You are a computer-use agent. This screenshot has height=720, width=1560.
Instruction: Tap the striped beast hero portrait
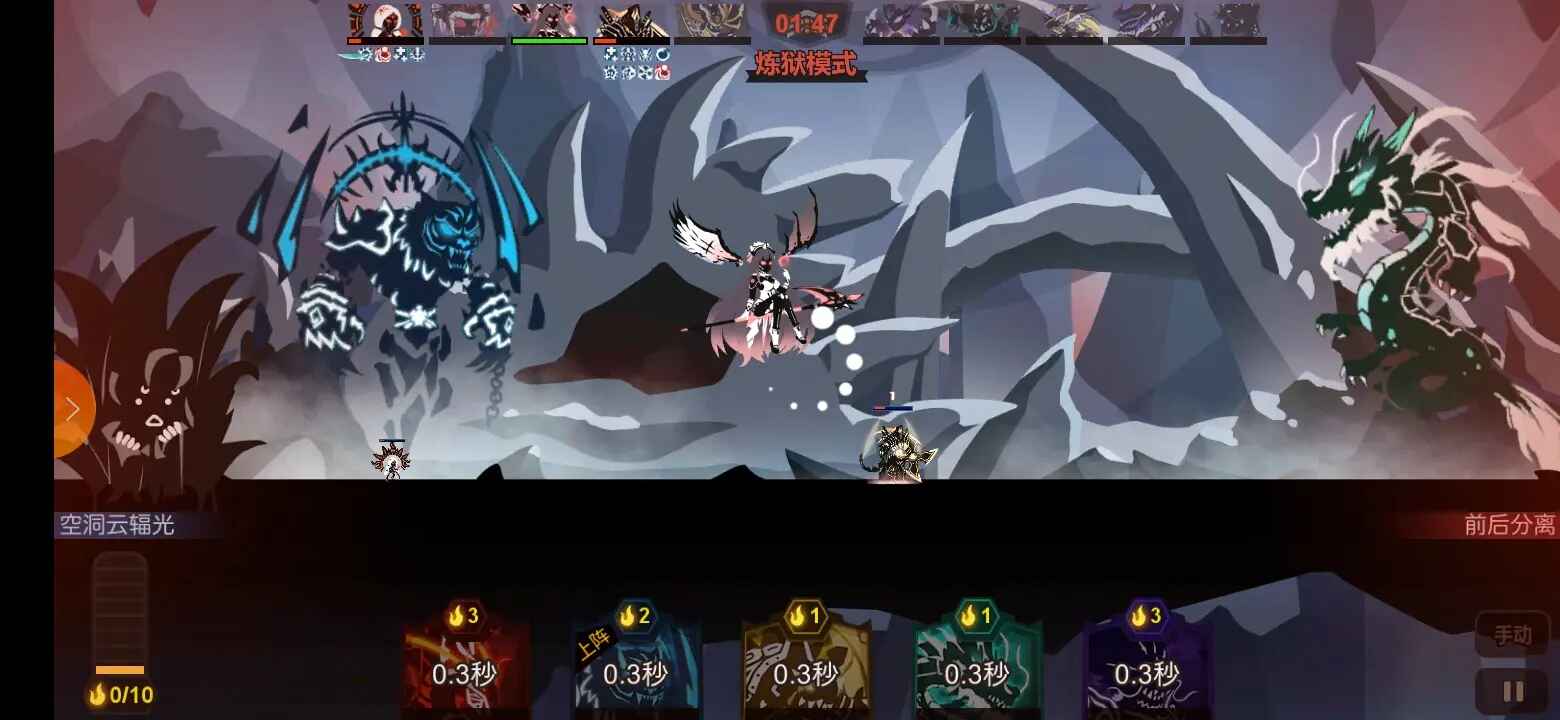click(x=630, y=20)
